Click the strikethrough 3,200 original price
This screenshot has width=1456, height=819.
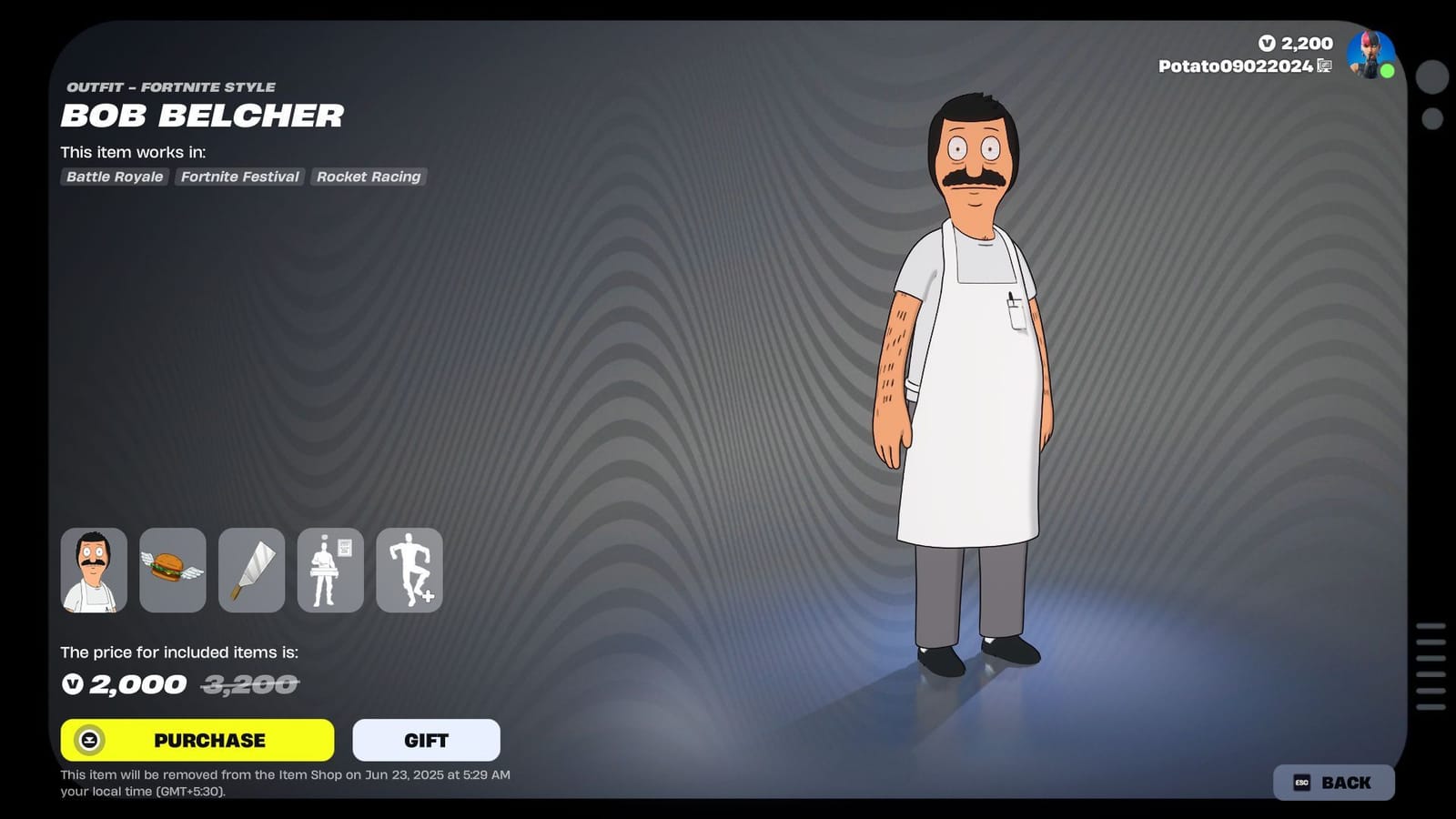(248, 685)
